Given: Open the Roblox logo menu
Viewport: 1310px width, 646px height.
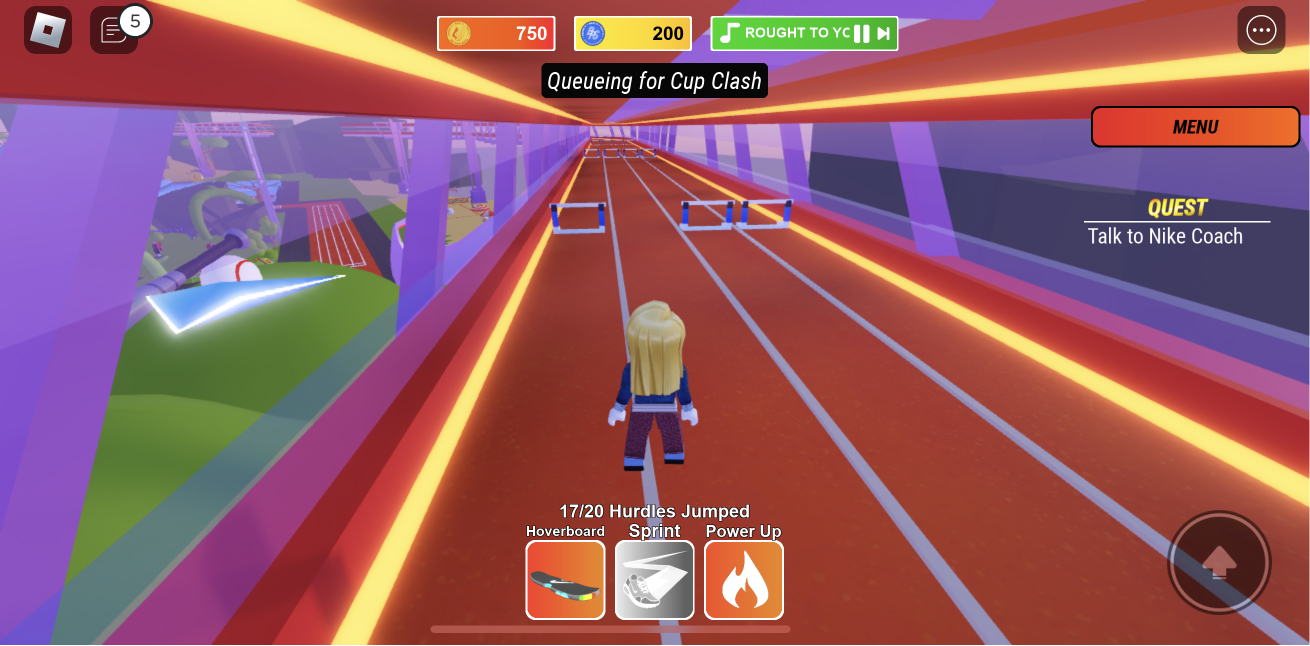Looking at the screenshot, I should tap(47, 30).
